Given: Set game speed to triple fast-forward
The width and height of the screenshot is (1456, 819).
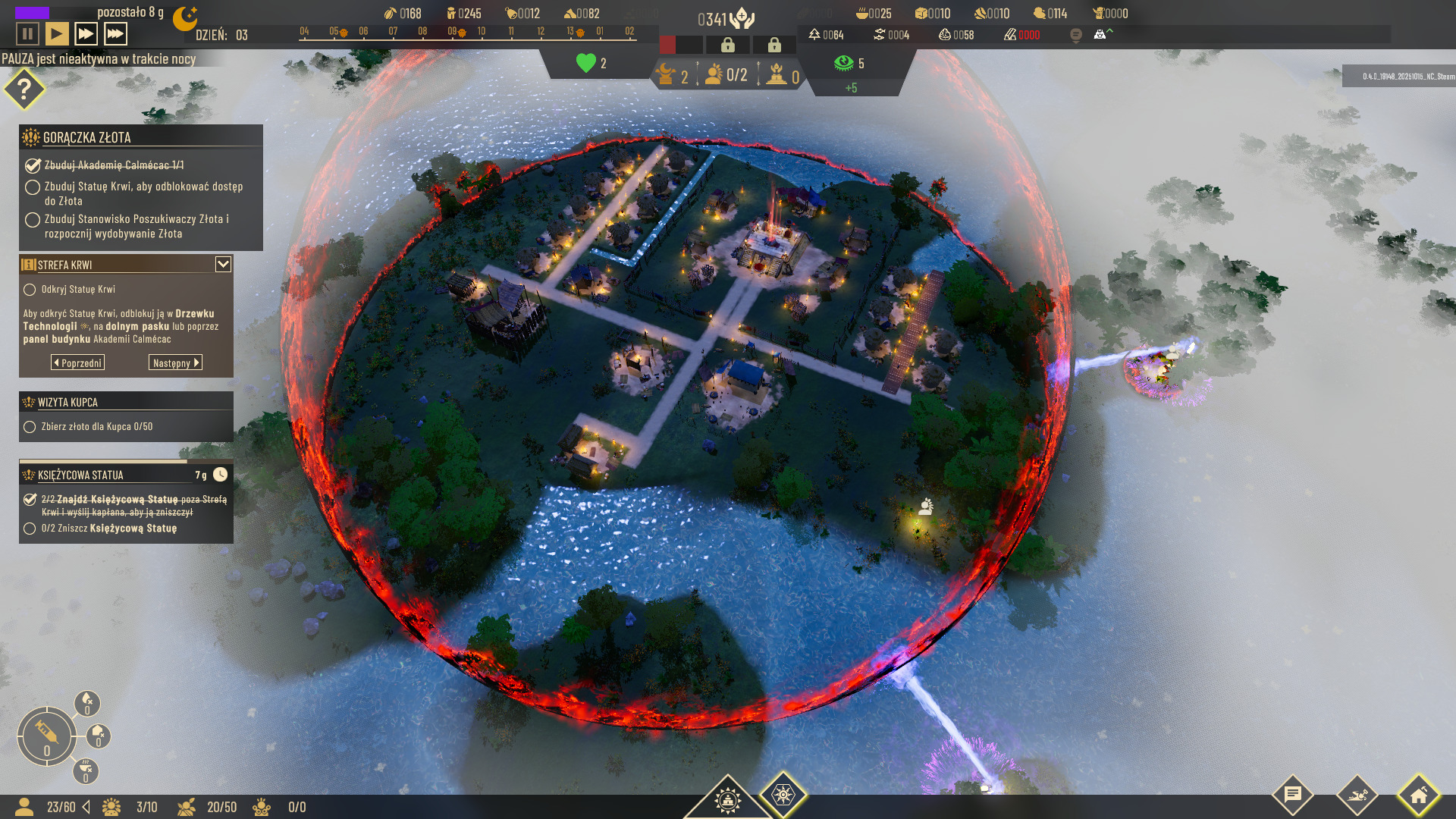Looking at the screenshot, I should [x=115, y=34].
